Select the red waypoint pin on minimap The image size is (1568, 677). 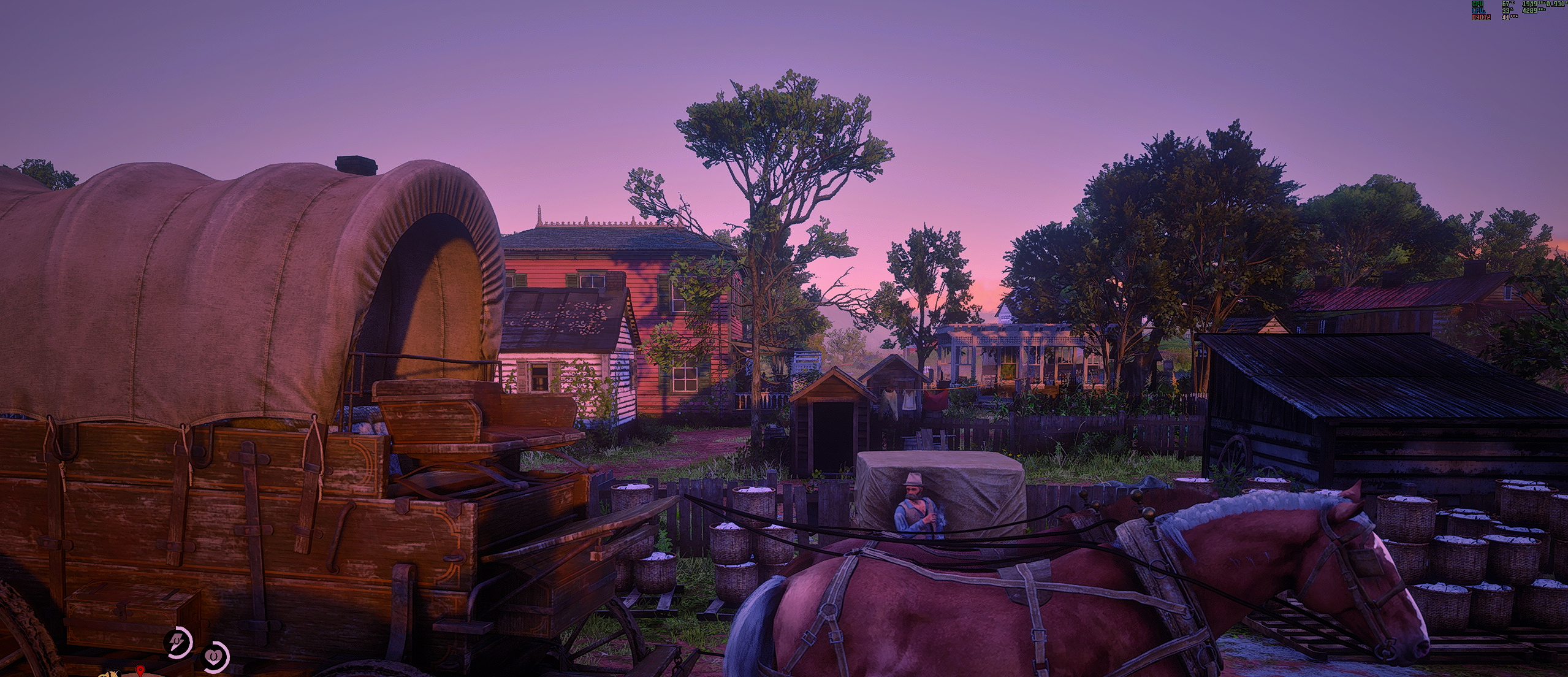coord(140,670)
